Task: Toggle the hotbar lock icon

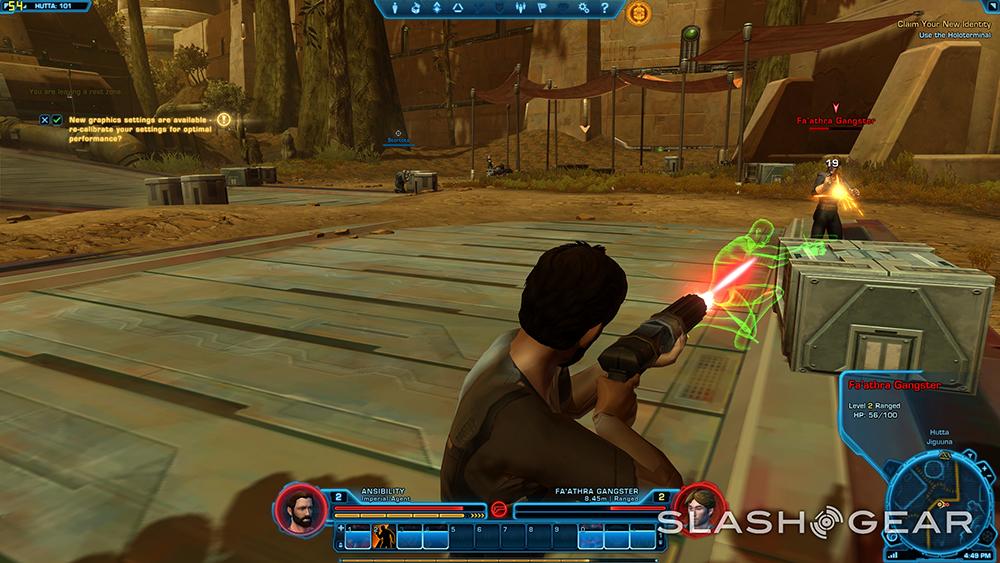Action: coord(341,543)
